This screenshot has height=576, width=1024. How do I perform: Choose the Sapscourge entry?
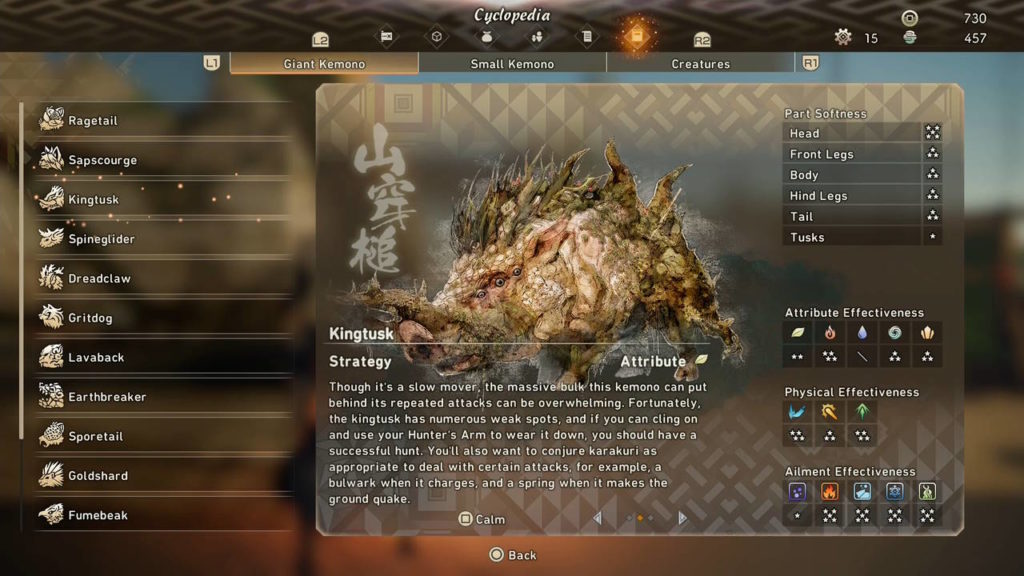click(x=102, y=160)
